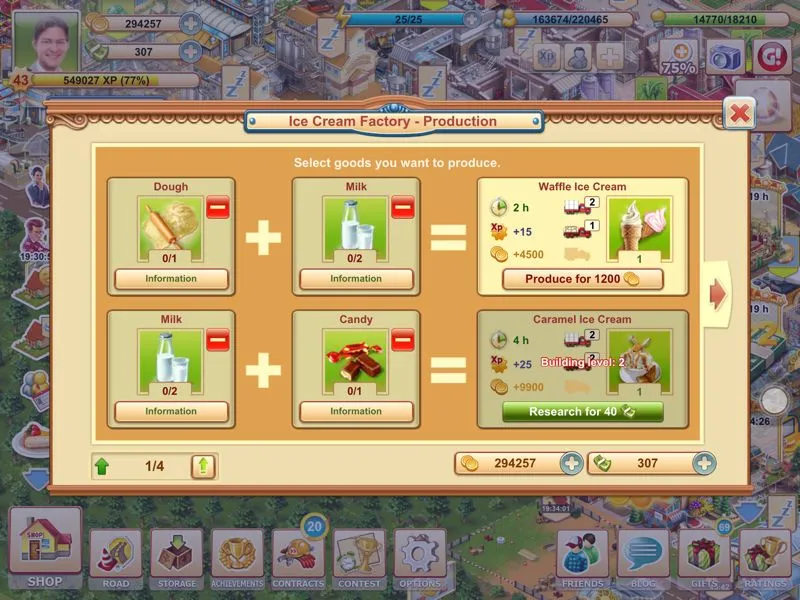Screen dimensions: 800x600
Task: Open game Options
Action: (420, 557)
